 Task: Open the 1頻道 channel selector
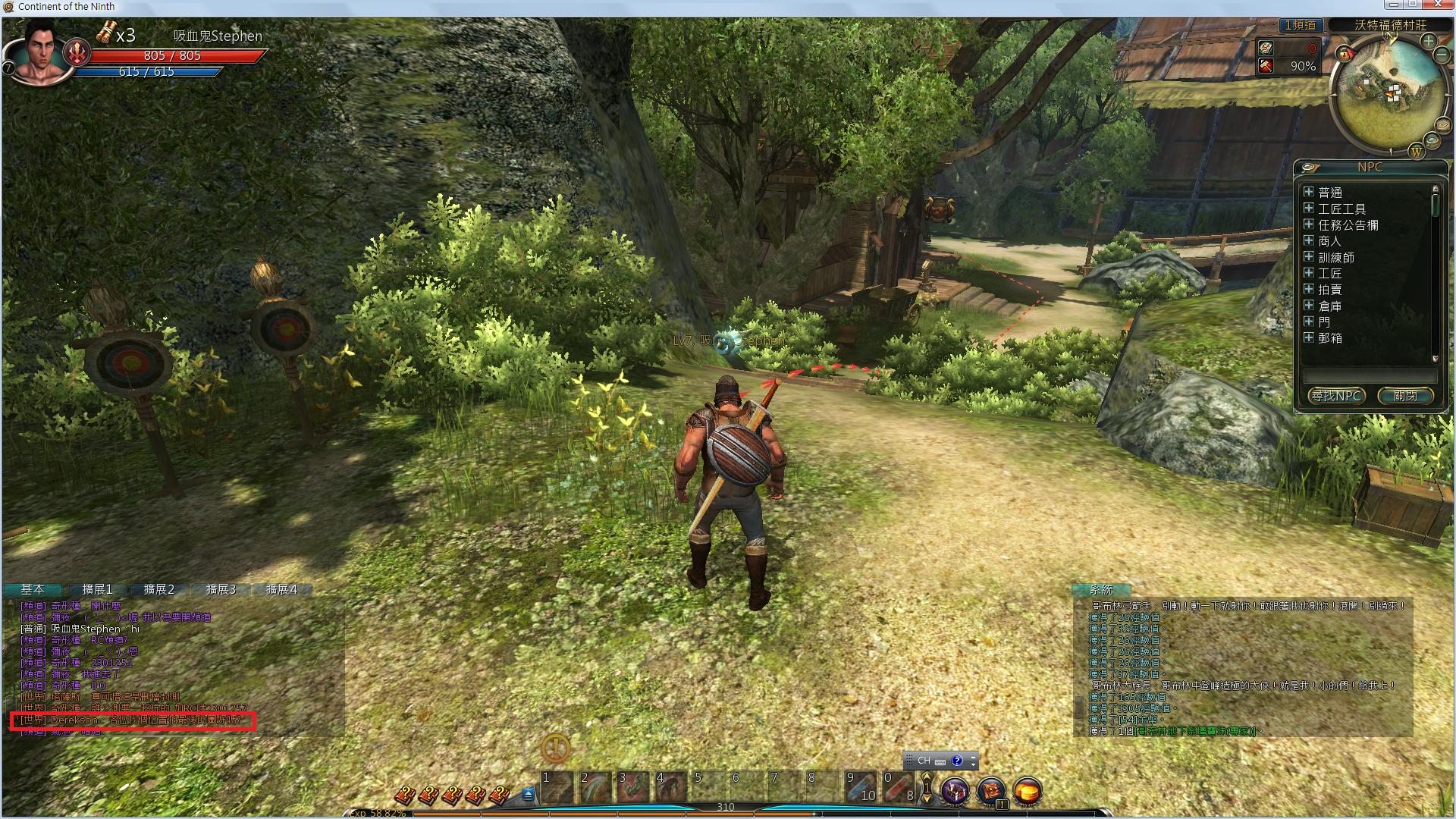pos(1300,25)
